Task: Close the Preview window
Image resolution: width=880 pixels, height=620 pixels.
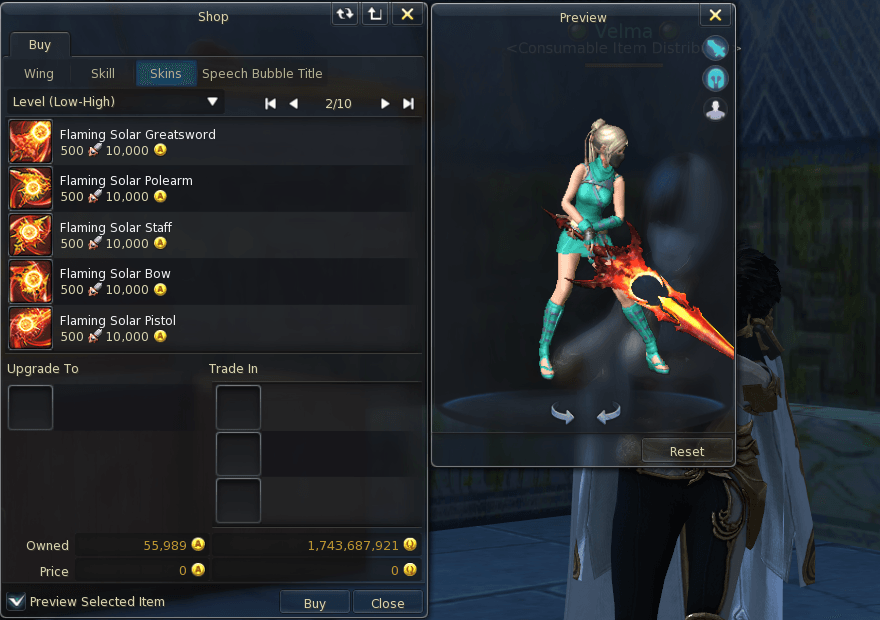Action: [715, 15]
